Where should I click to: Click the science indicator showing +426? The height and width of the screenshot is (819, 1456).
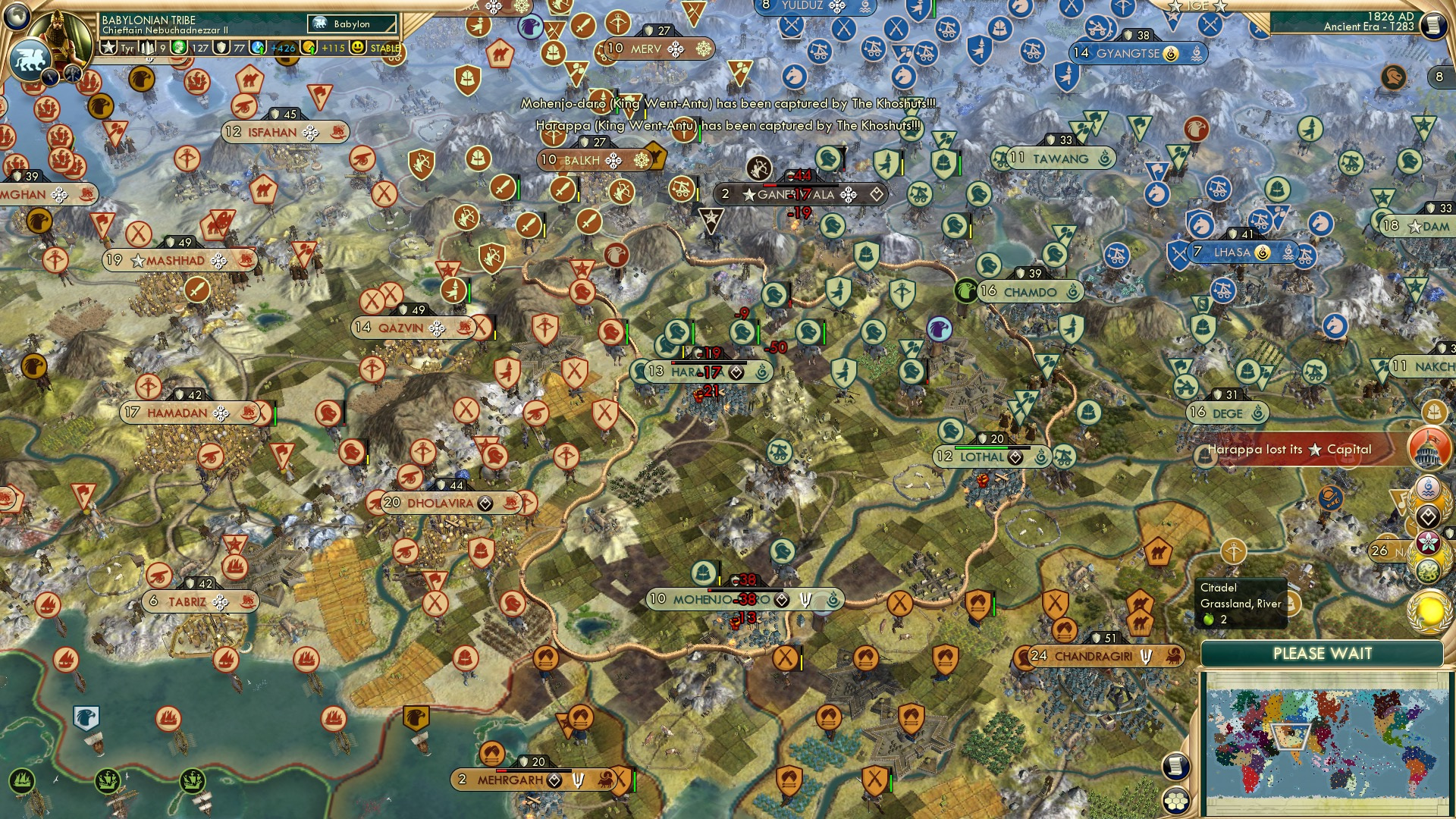[x=282, y=48]
